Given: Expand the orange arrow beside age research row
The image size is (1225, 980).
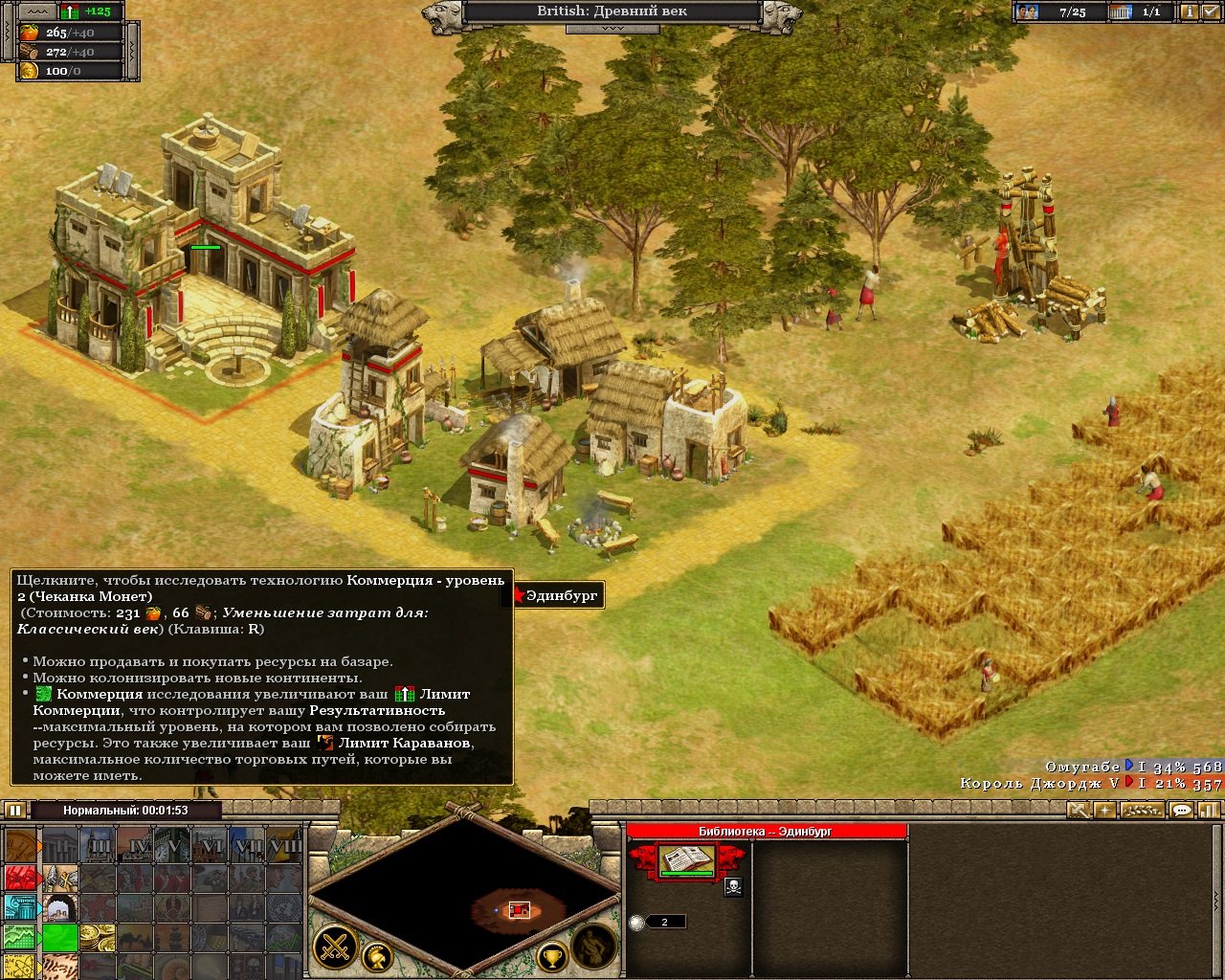Looking at the screenshot, I should point(40,846).
